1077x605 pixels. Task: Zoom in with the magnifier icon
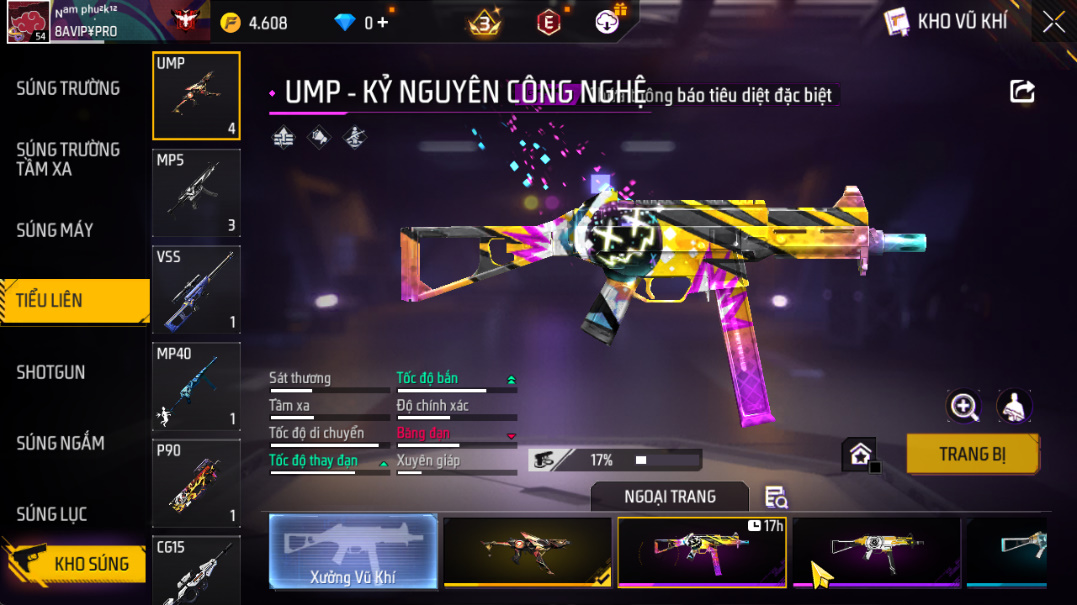point(964,405)
